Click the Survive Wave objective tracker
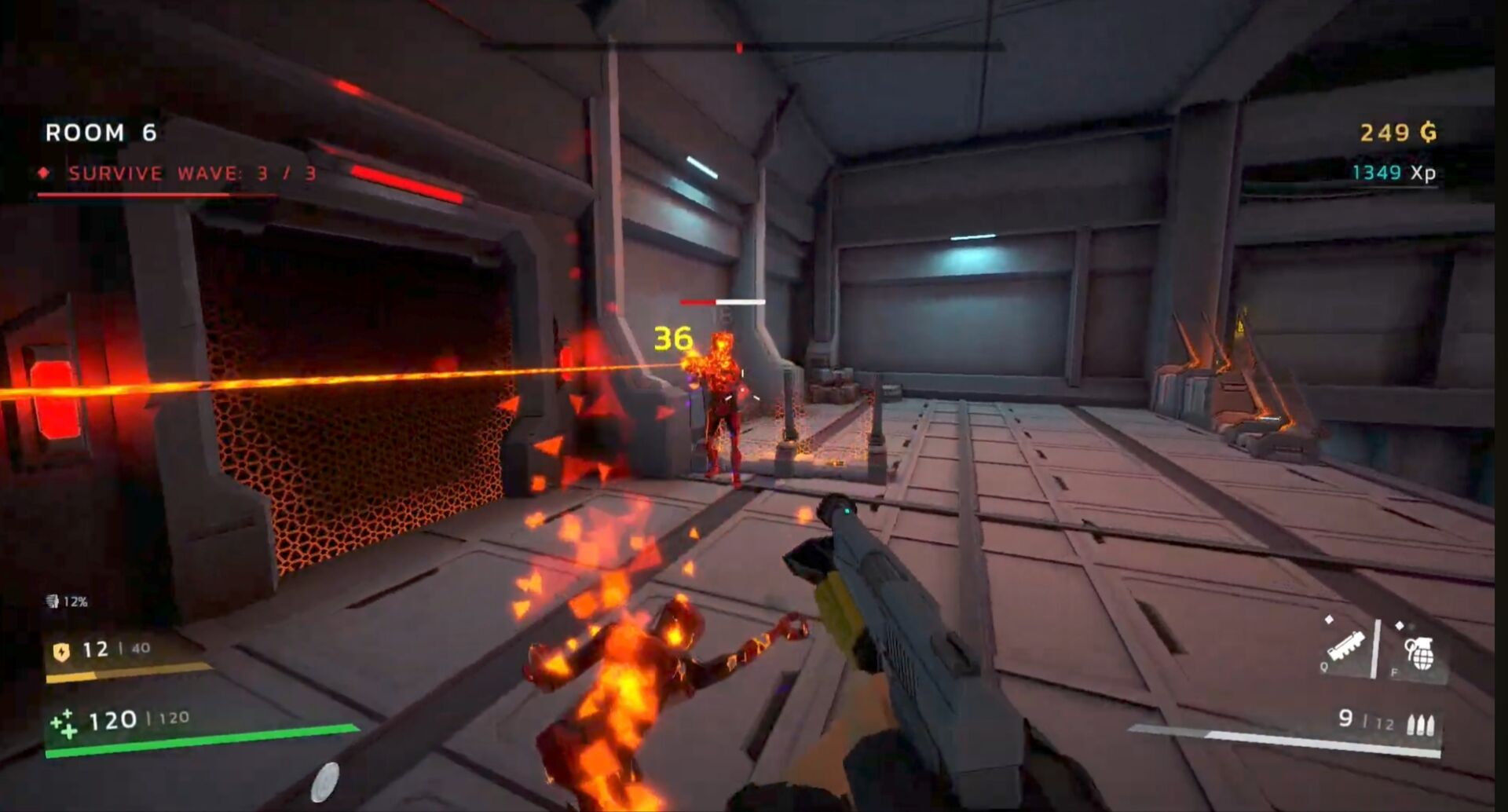The height and width of the screenshot is (812, 1508). 192,174
